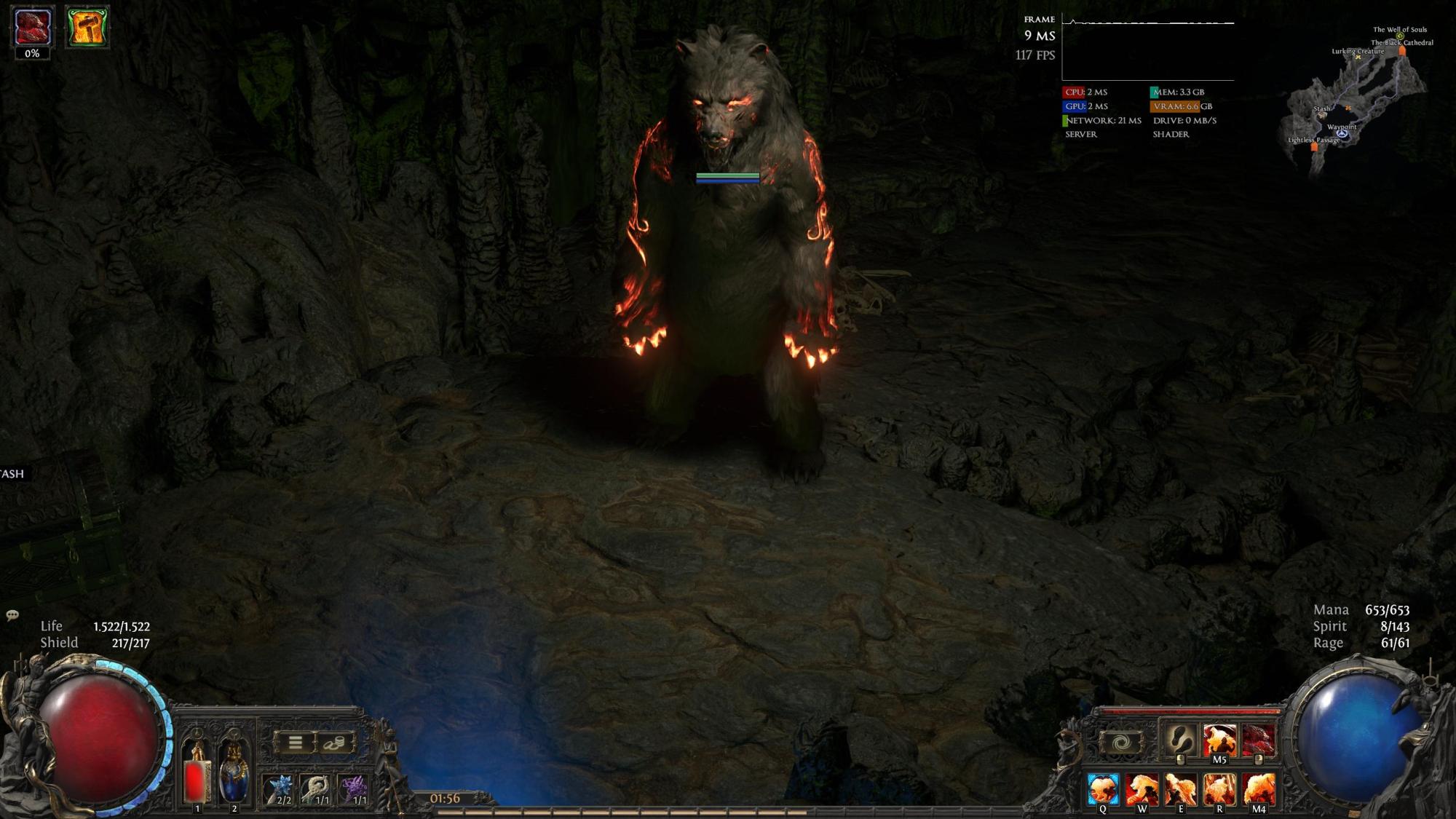
Task: Click the Waypoint marker on the minimap
Action: (1342, 134)
